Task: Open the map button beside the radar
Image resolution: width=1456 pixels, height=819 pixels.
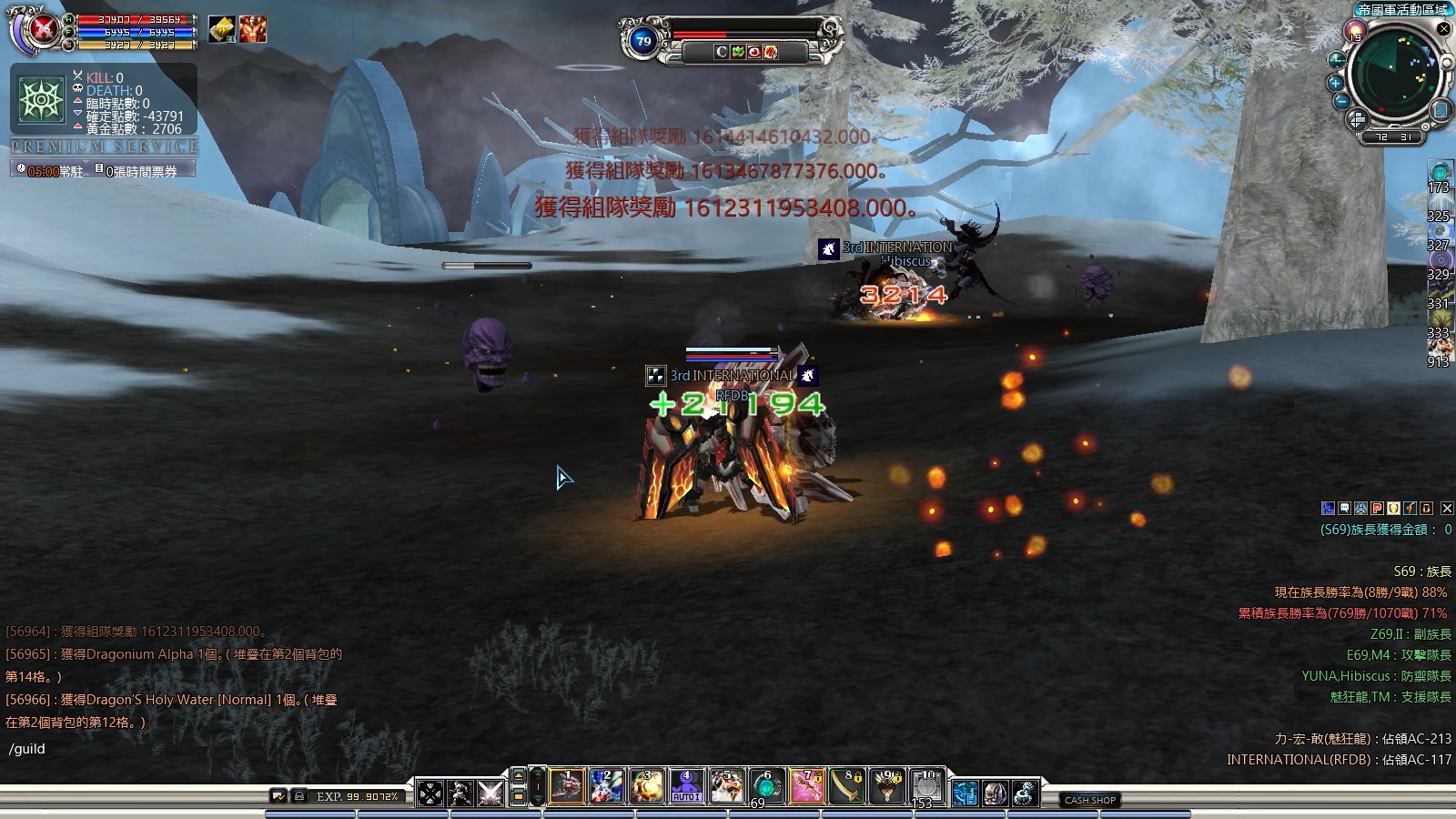Action: coord(1440,111)
